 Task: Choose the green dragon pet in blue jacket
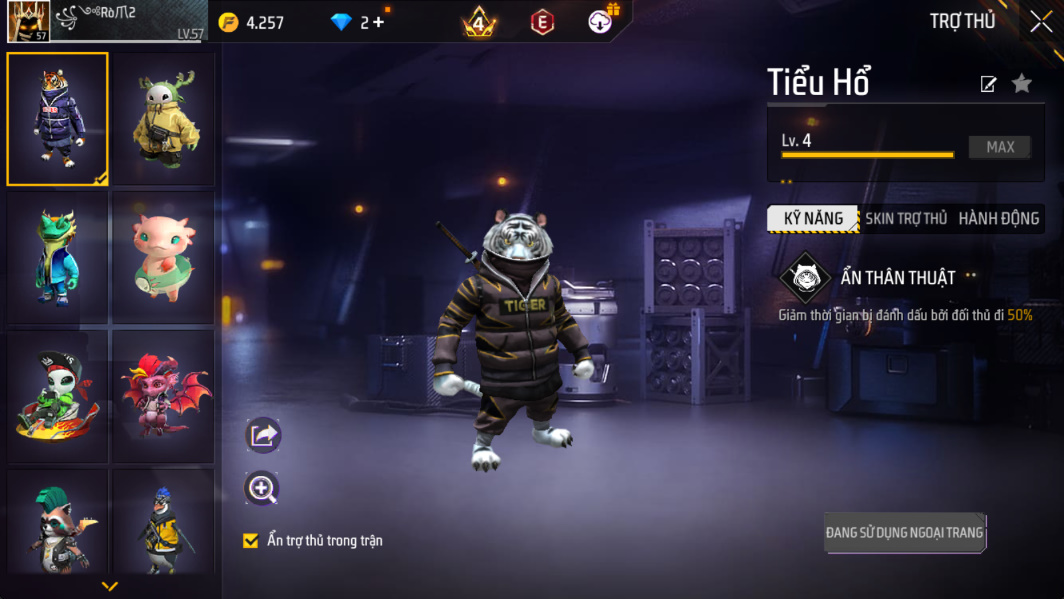[58, 257]
